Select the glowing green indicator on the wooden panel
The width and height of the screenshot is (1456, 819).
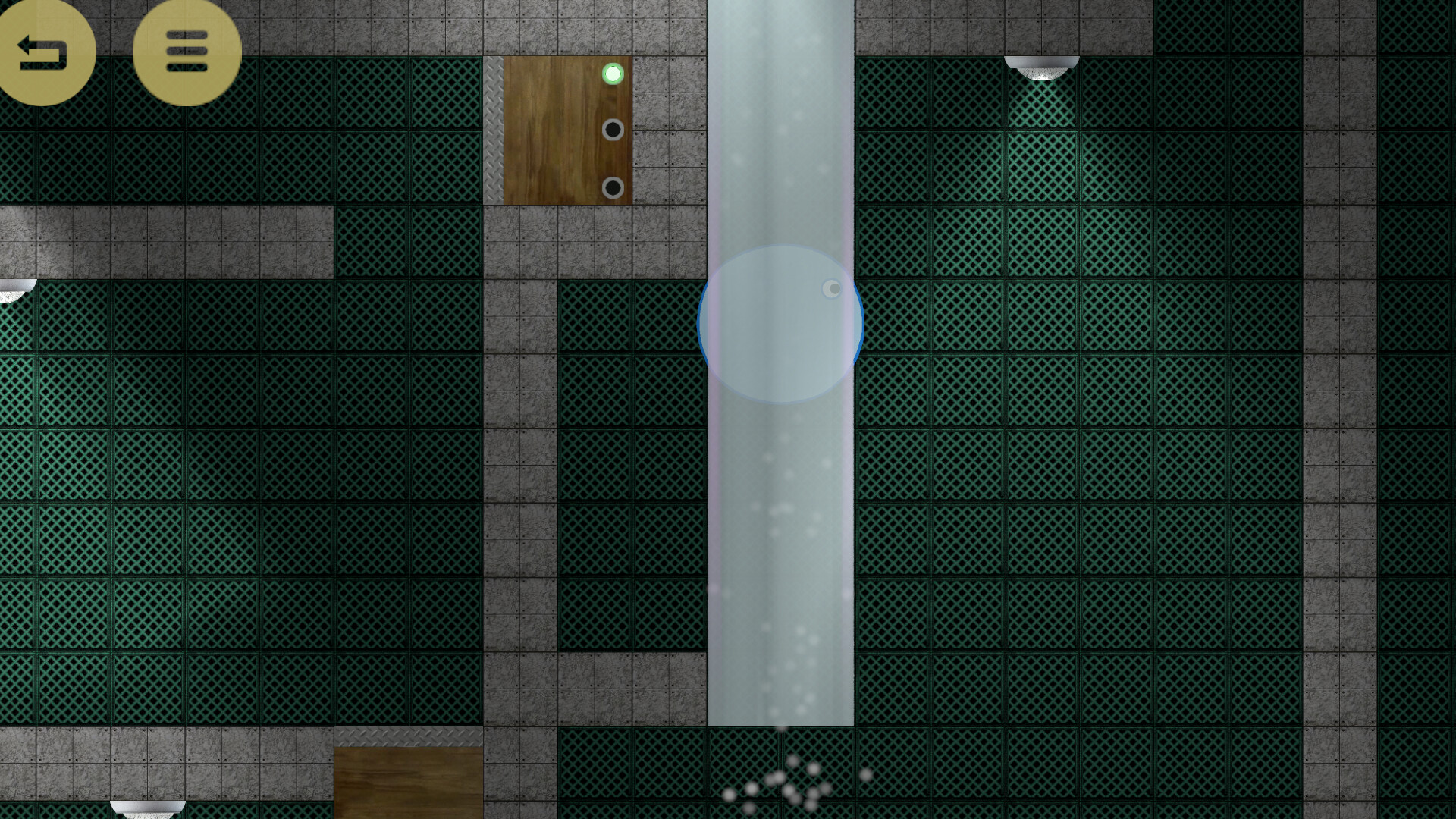611,74
